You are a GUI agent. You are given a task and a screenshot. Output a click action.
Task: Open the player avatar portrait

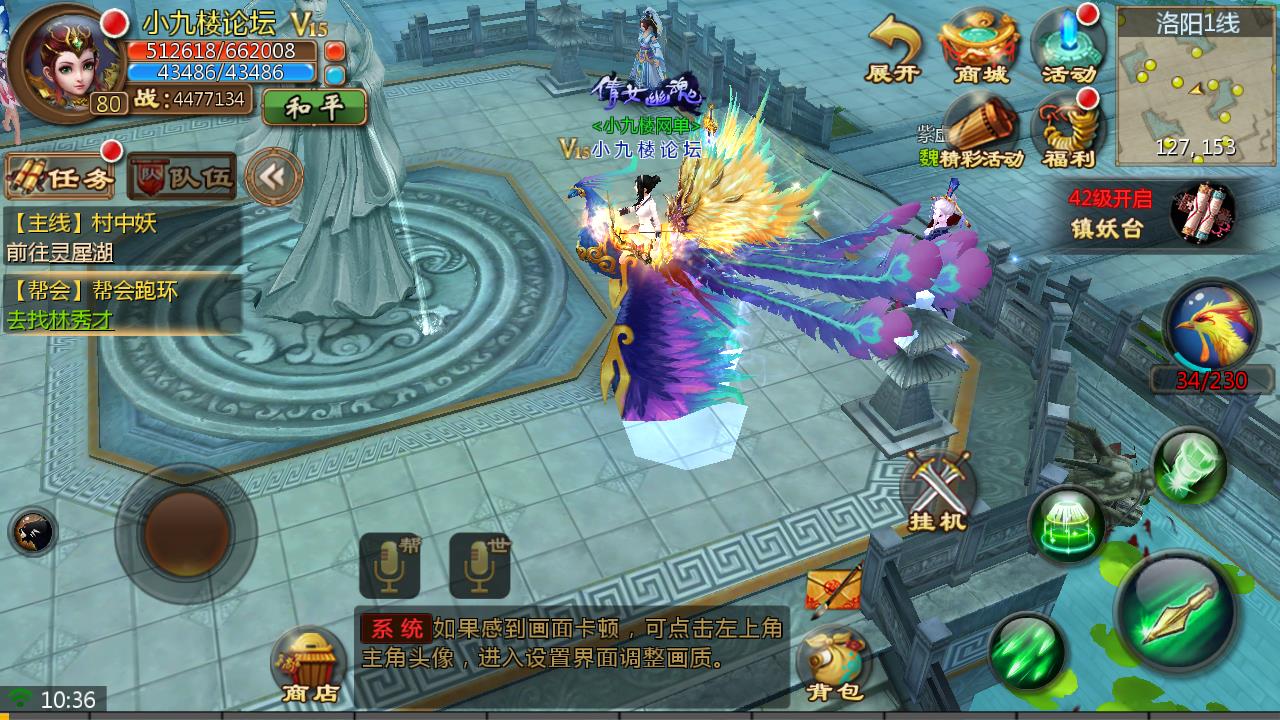pyautogui.click(x=63, y=60)
